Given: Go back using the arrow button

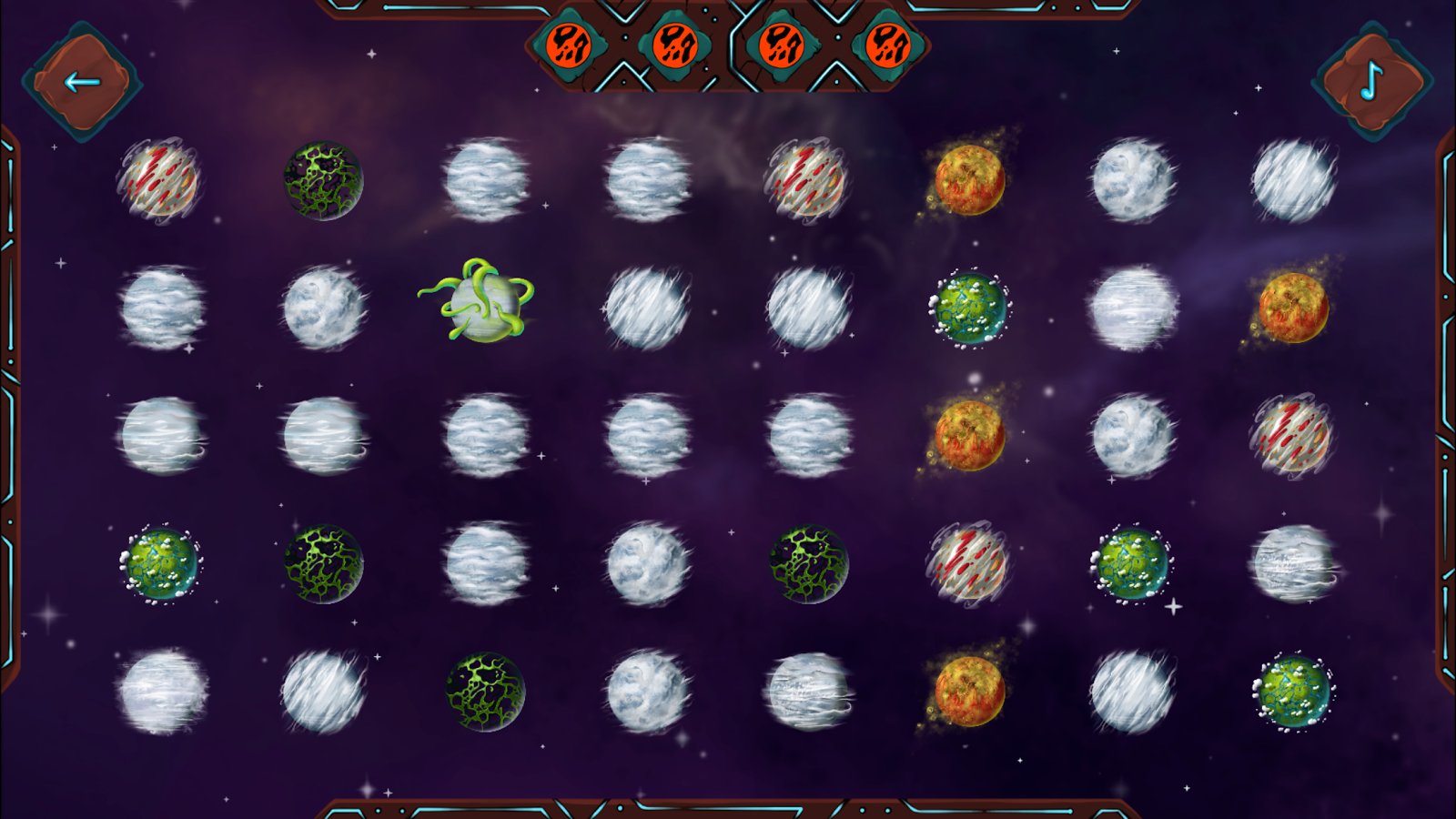Looking at the screenshot, I should pos(82,83).
